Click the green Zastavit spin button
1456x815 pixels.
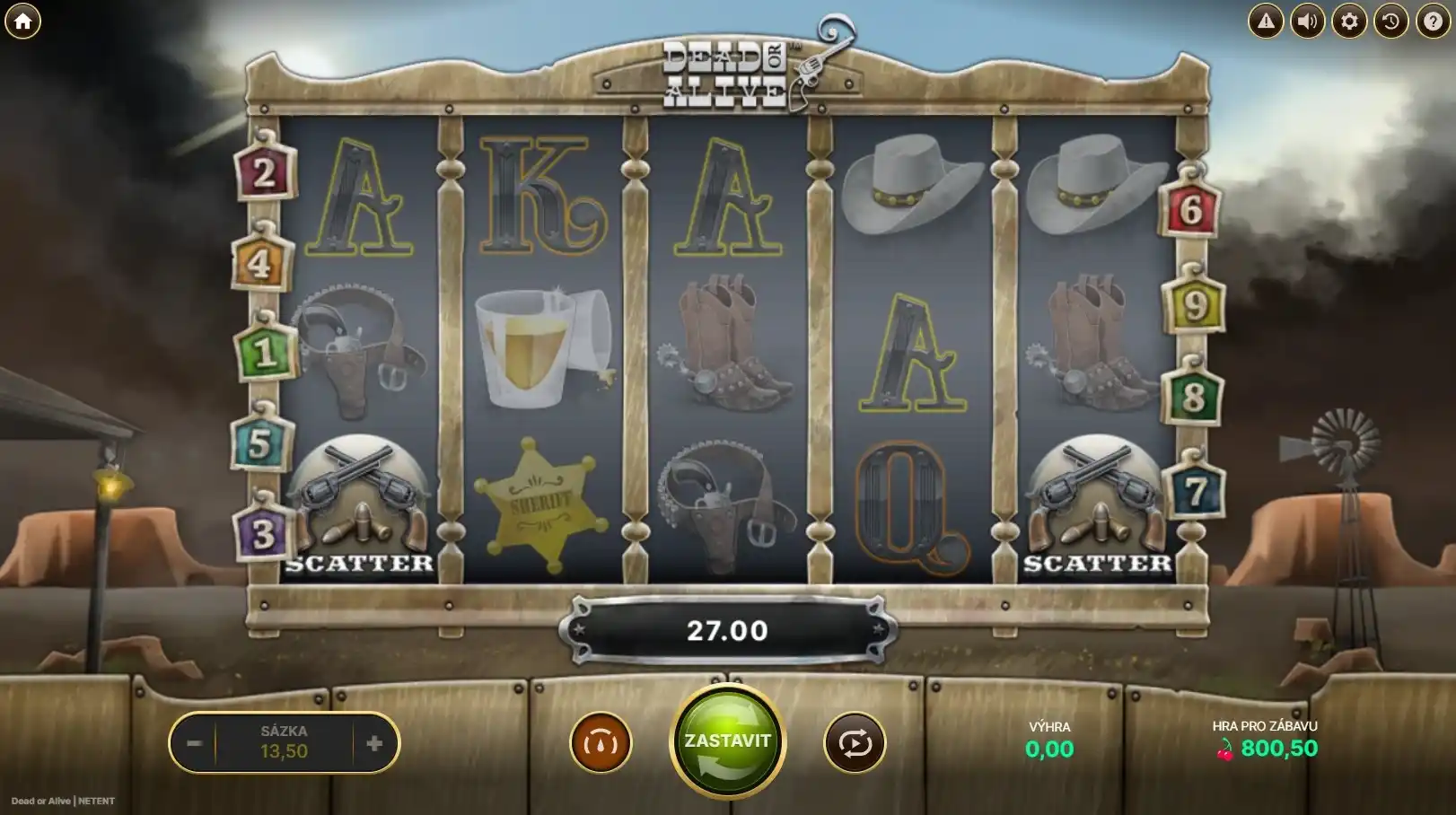pos(727,741)
